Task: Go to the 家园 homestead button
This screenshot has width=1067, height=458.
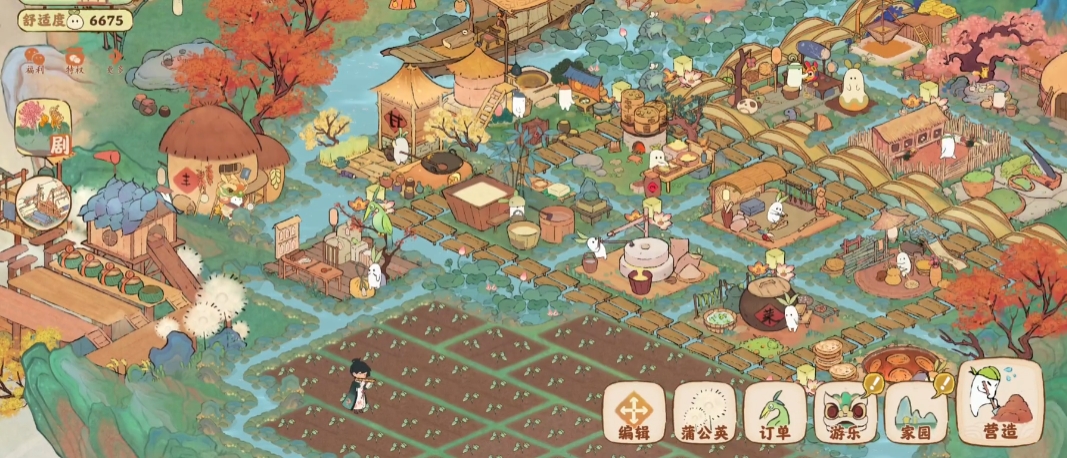Action: tap(915, 413)
